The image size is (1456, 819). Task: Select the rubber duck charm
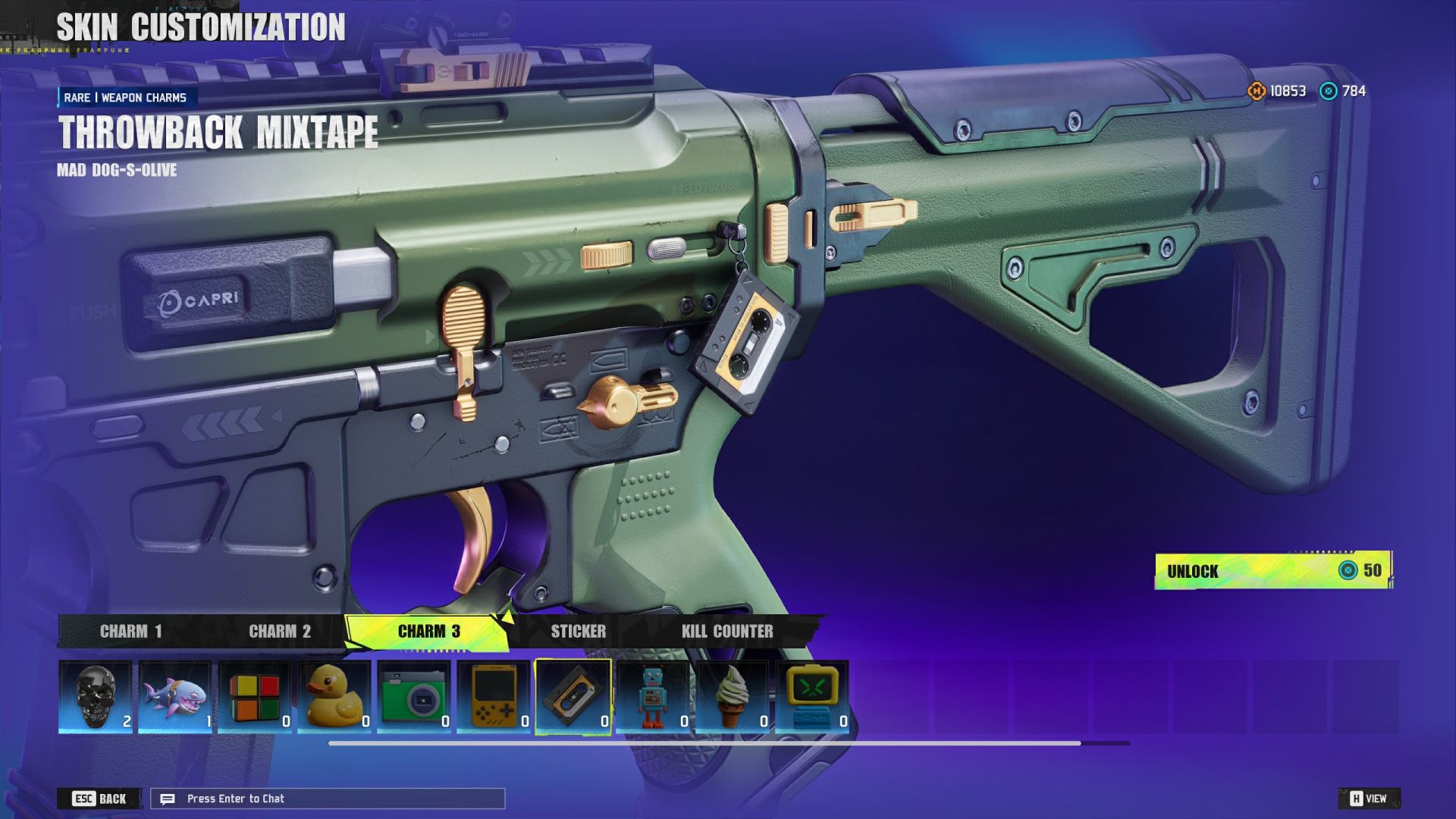click(x=334, y=696)
